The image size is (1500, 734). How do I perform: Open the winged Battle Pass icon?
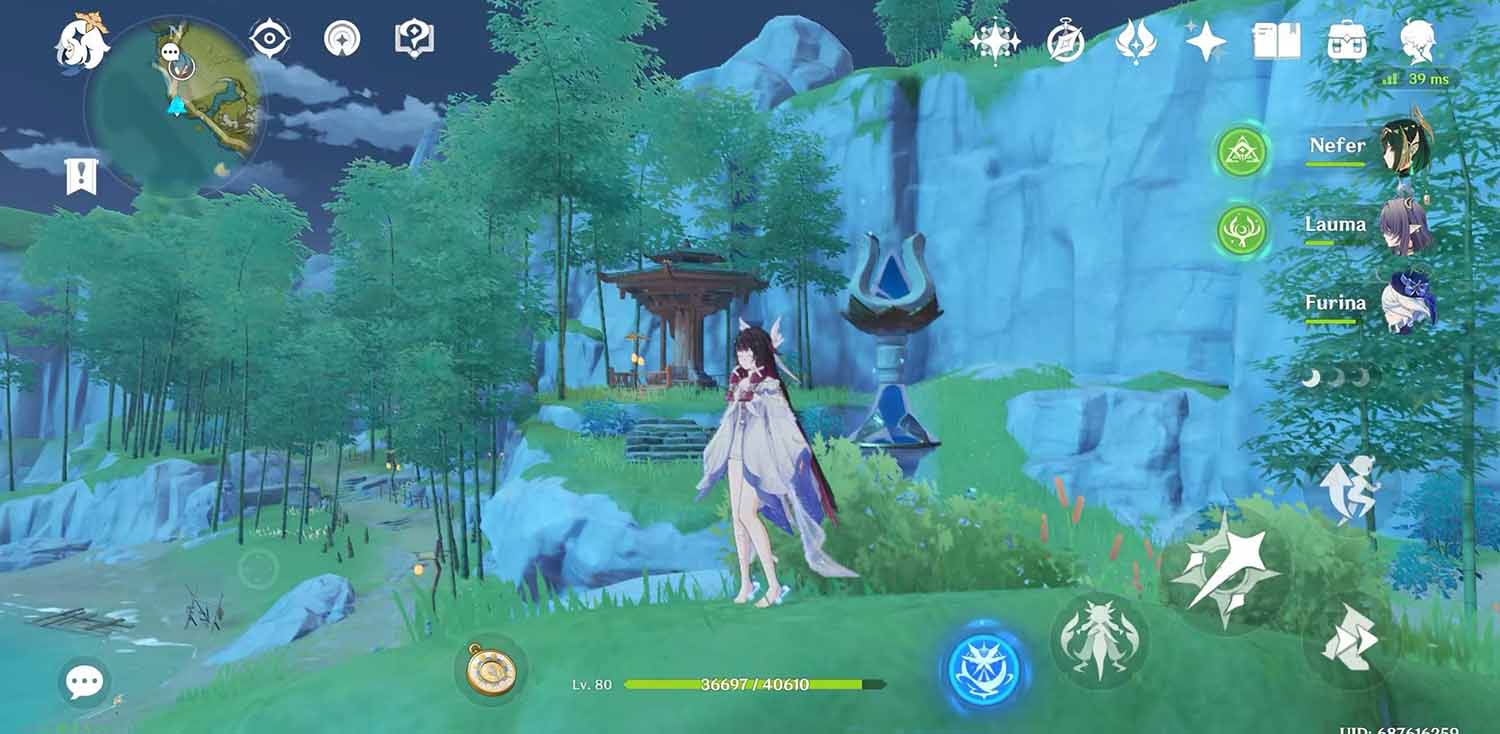(1137, 42)
